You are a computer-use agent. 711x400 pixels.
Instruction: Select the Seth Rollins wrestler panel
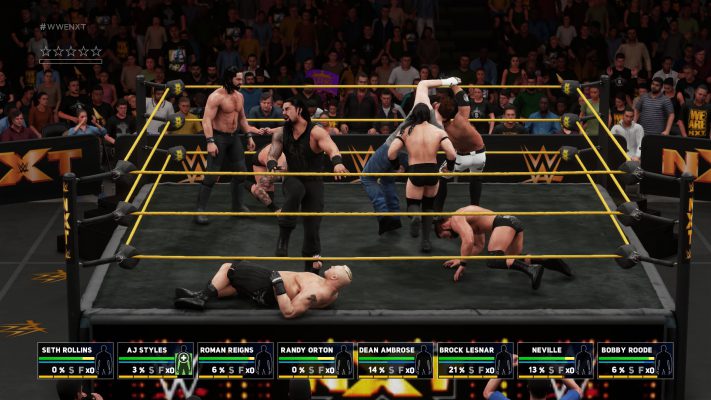75,360
